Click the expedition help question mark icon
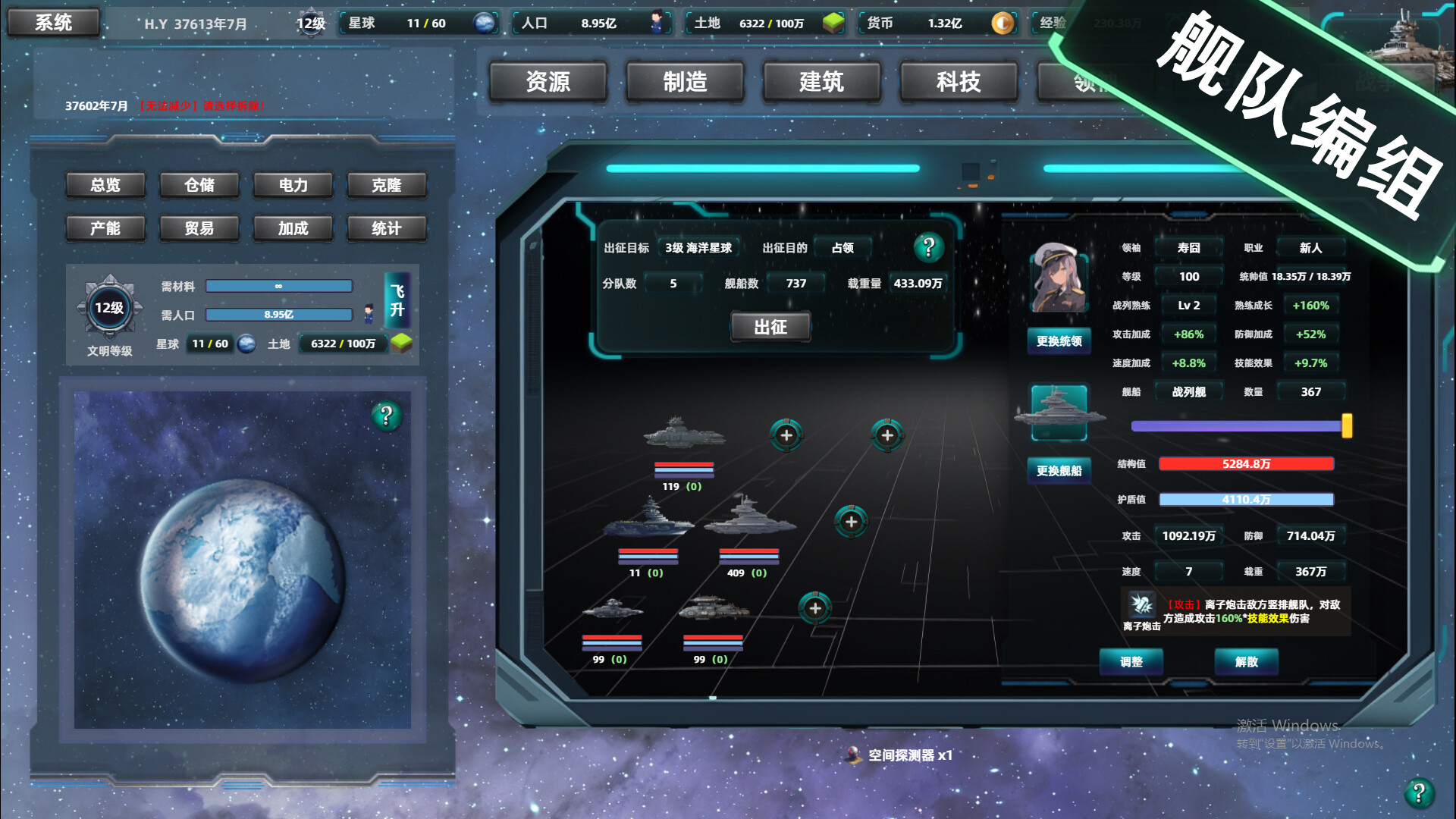Image resolution: width=1456 pixels, height=819 pixels. point(930,246)
